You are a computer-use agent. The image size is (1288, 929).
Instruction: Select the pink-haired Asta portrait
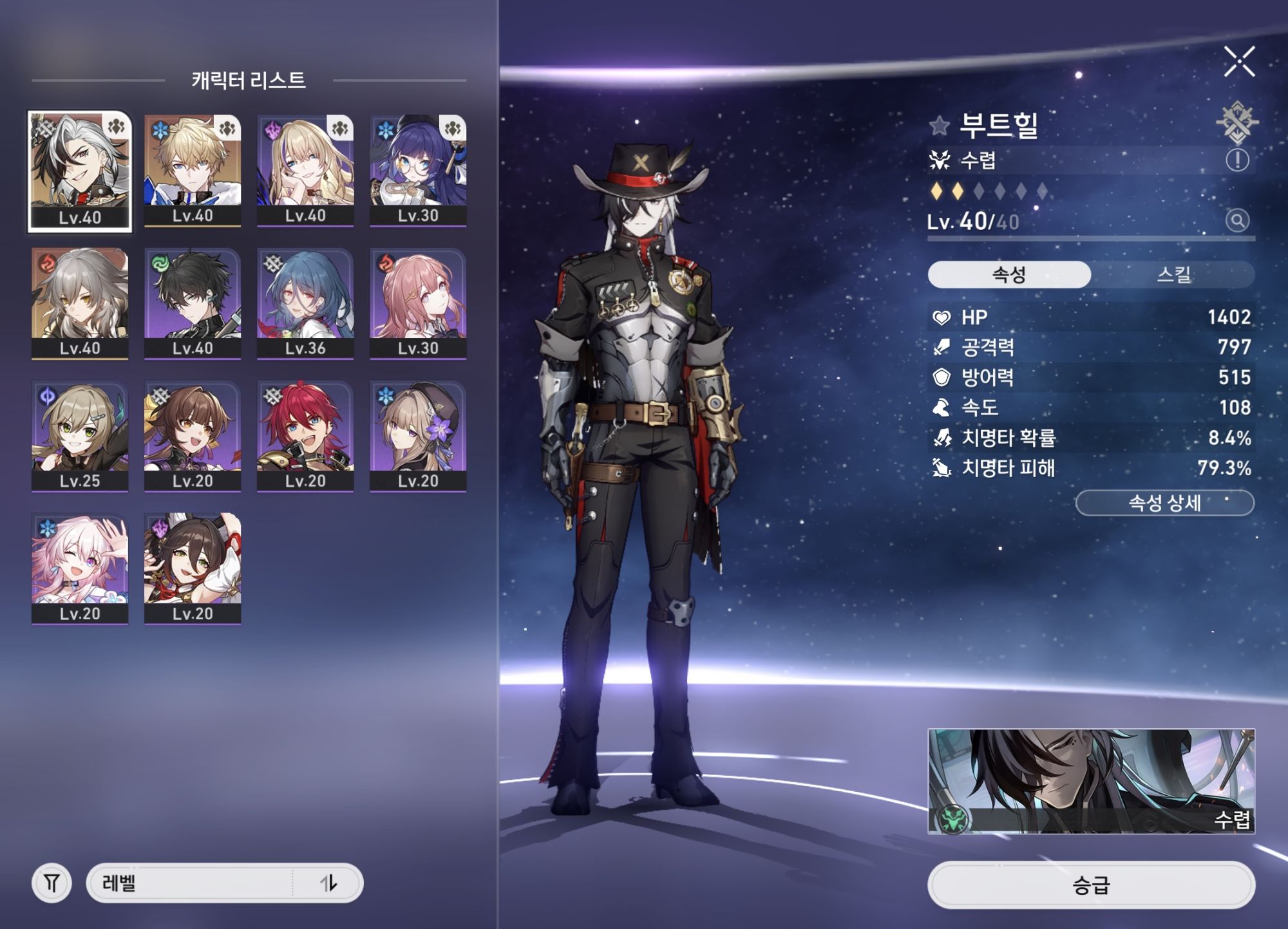click(x=418, y=303)
